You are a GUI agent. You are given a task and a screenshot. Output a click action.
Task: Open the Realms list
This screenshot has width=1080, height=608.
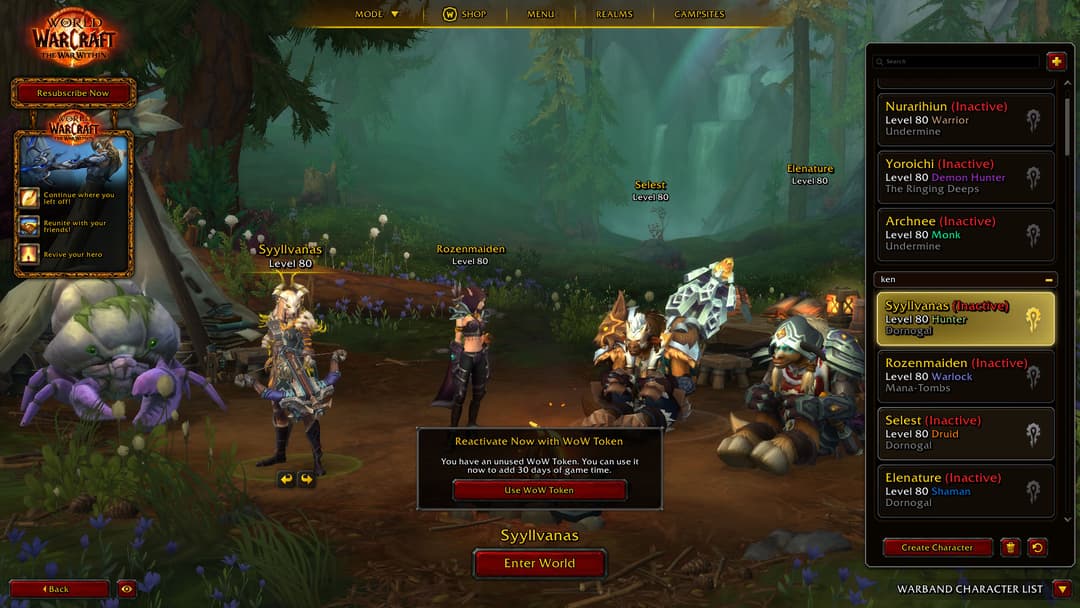614,14
